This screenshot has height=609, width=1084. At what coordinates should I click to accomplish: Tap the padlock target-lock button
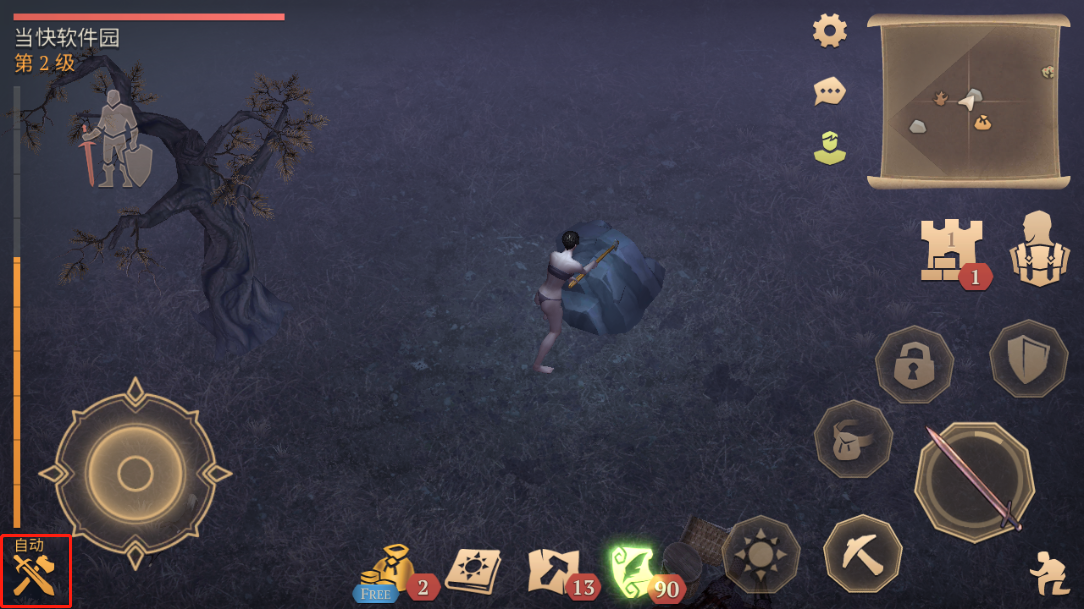click(914, 365)
